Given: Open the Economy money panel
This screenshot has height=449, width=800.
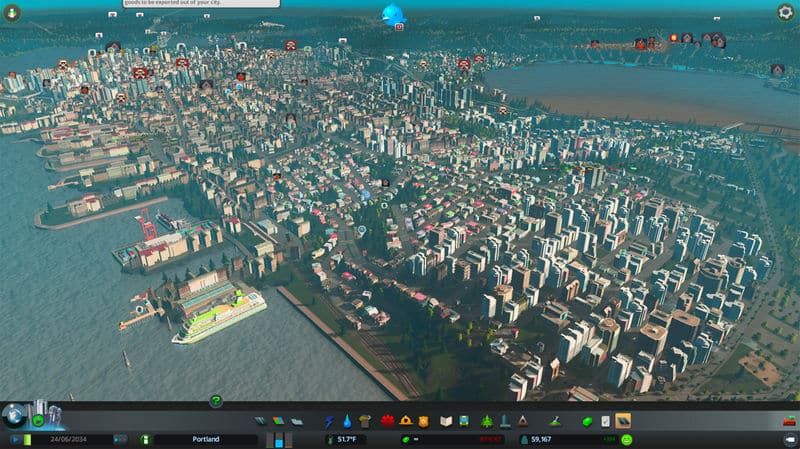Looking at the screenshot, I should (x=588, y=421).
